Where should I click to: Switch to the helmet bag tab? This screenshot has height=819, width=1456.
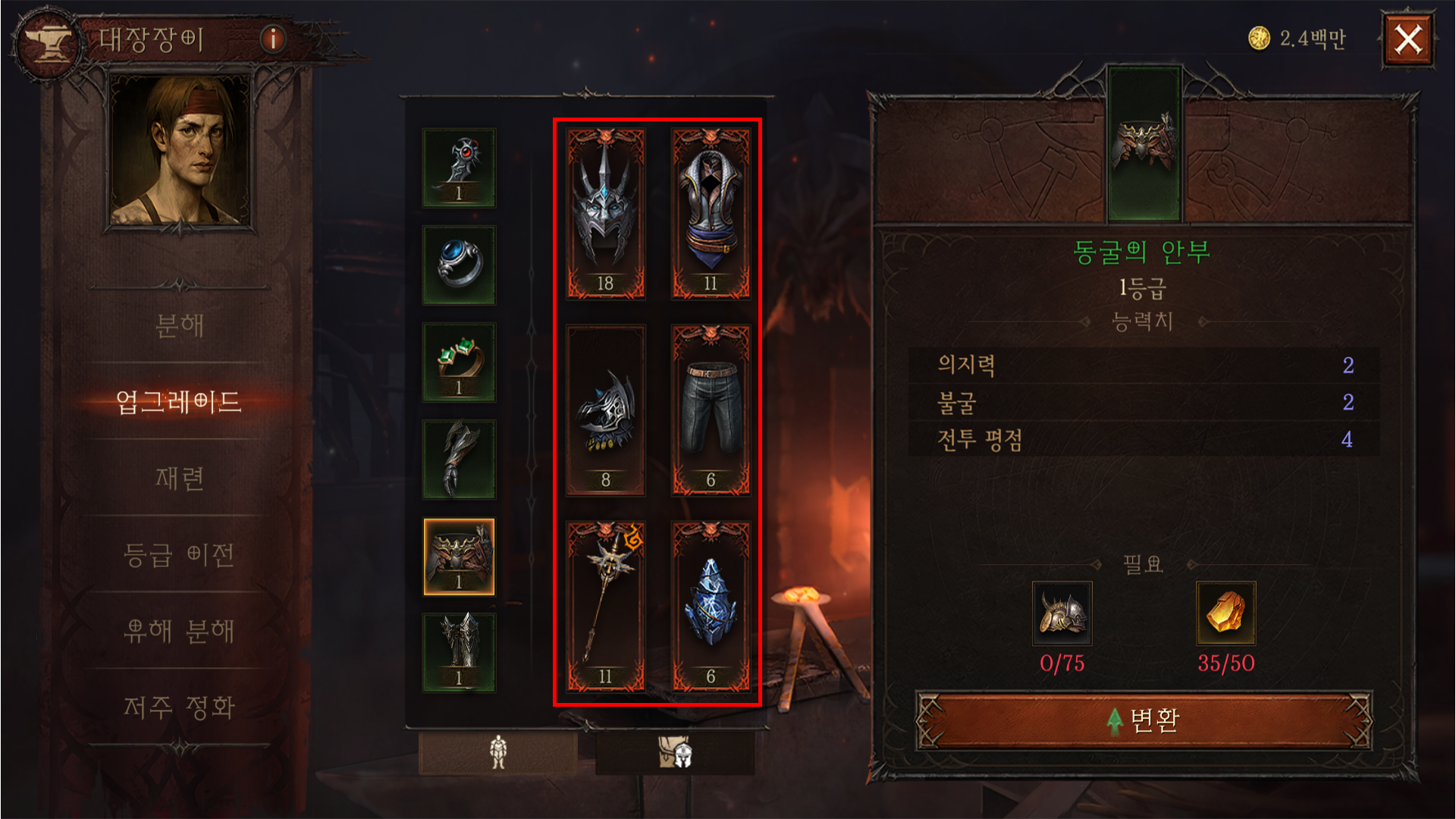(675, 752)
